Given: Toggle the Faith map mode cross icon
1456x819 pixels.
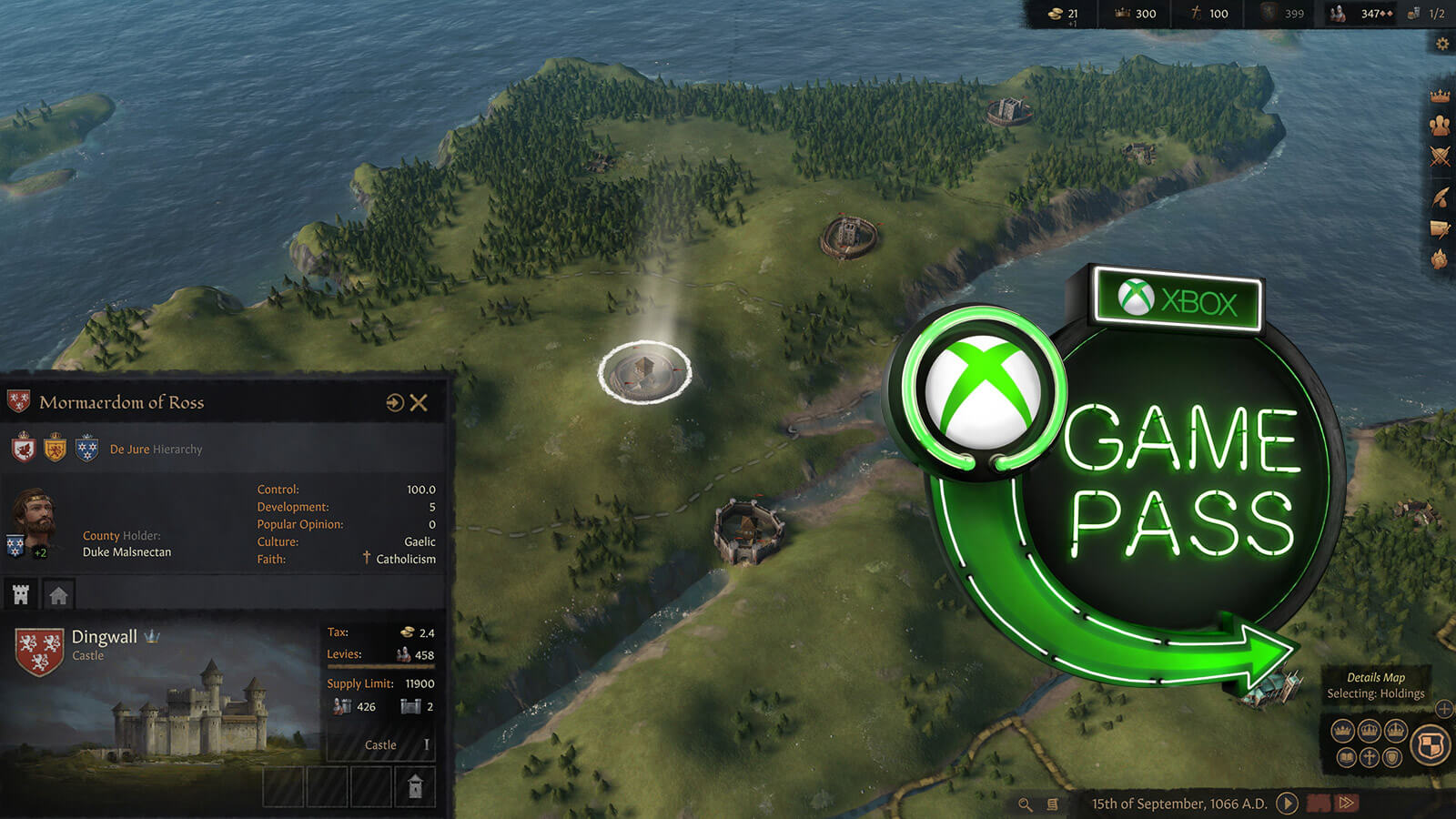Looking at the screenshot, I should tap(1370, 757).
